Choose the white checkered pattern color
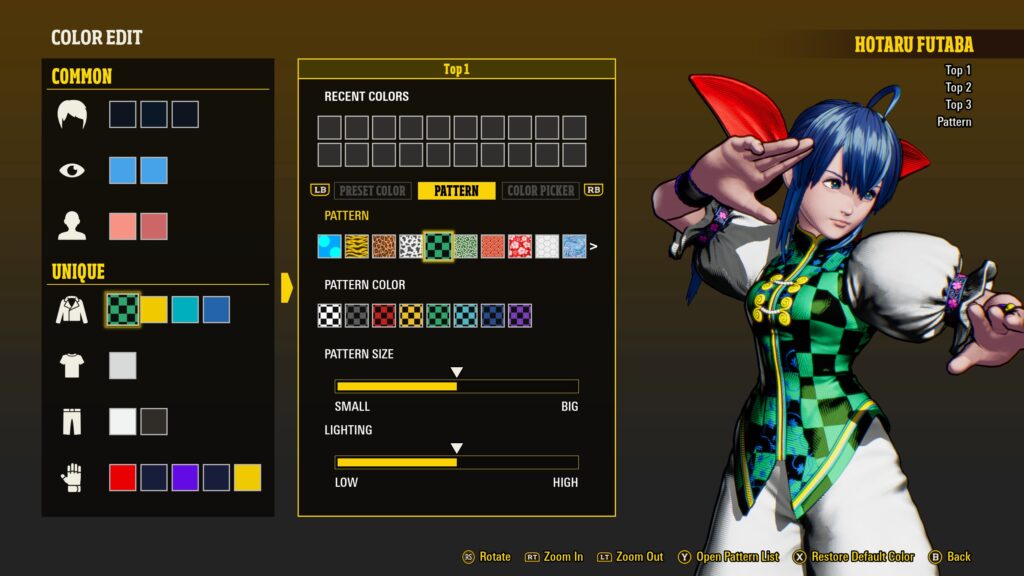1024x576 pixels. [330, 316]
